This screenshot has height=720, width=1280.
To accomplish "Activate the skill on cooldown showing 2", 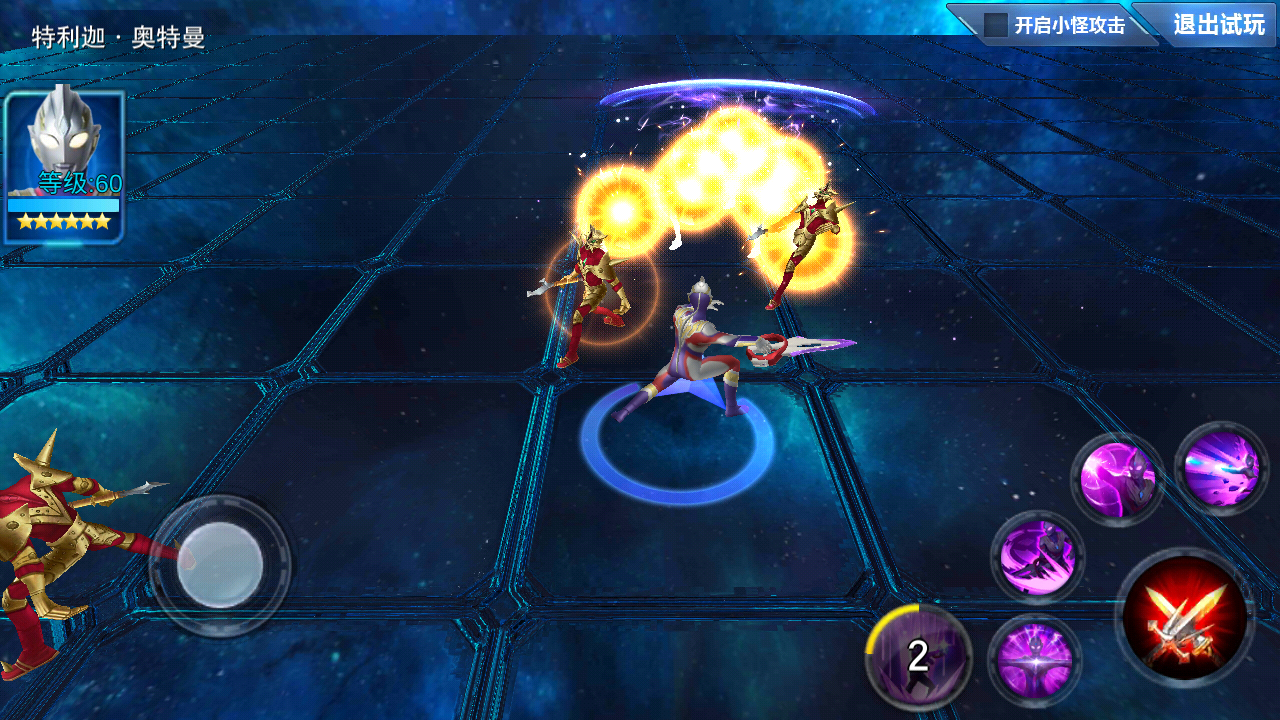I will click(918, 656).
